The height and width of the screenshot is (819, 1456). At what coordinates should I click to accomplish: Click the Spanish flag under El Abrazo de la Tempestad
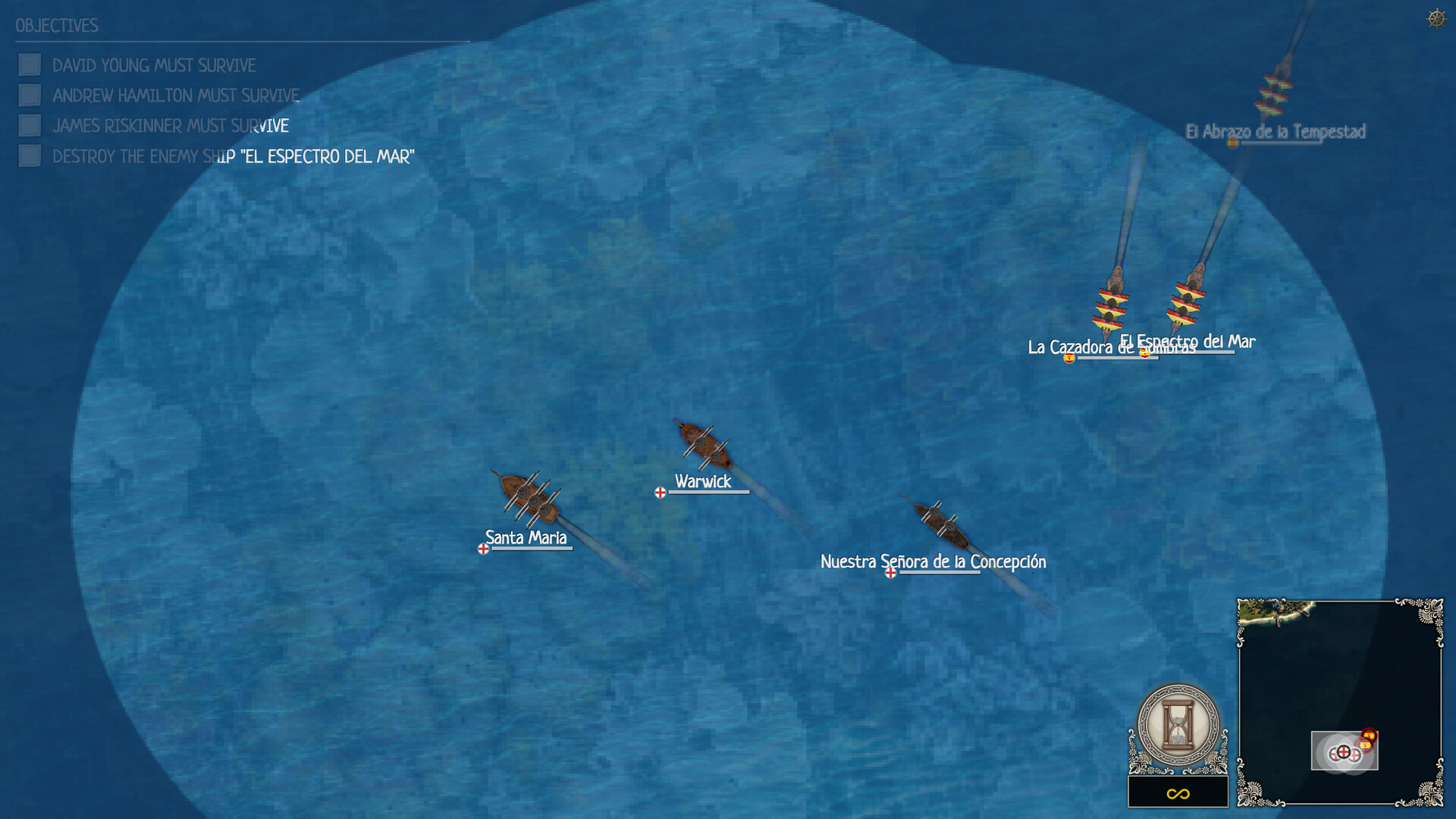coord(1235,141)
